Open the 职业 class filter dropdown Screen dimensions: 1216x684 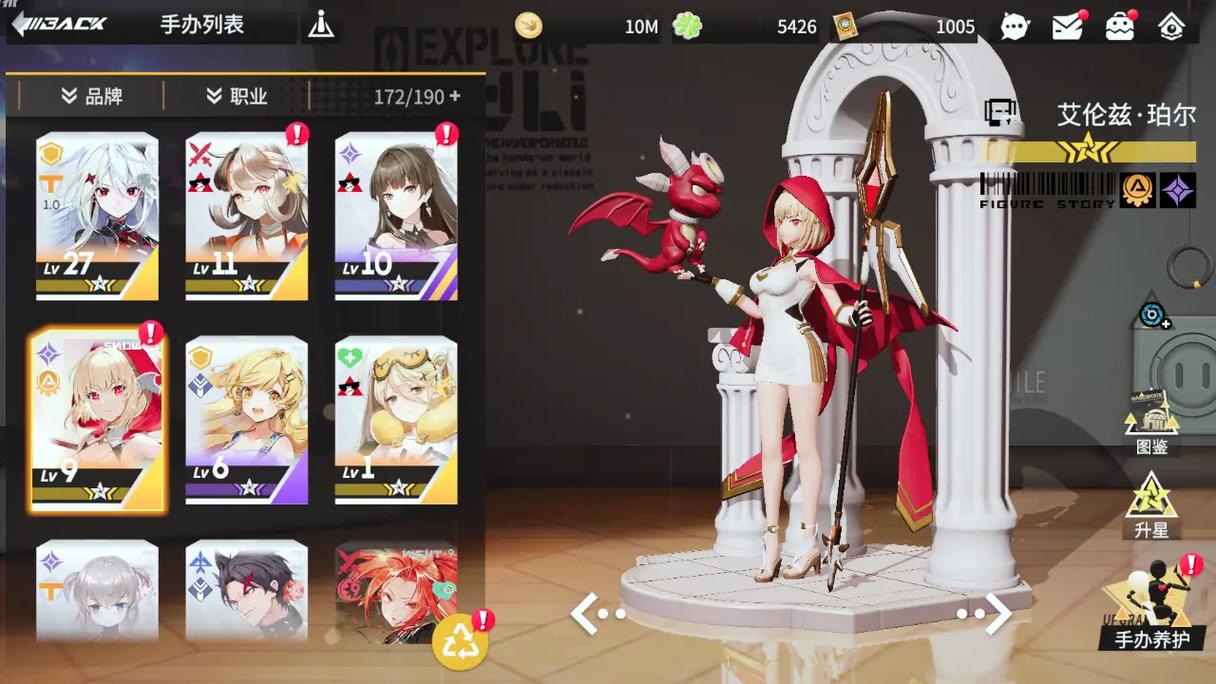coord(237,96)
